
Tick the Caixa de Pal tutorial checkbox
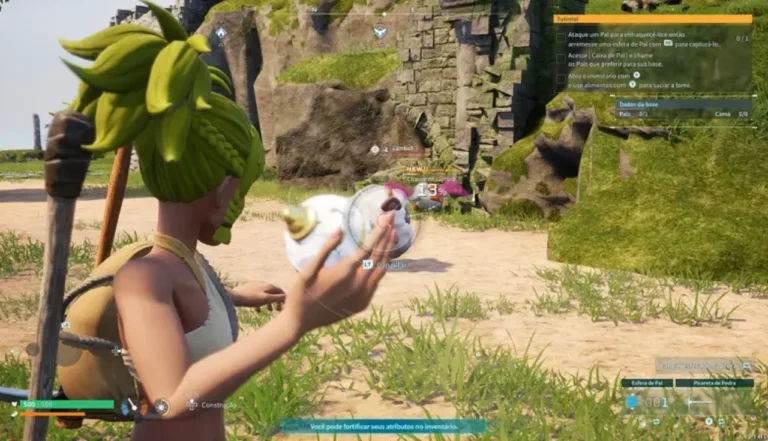coord(561,57)
